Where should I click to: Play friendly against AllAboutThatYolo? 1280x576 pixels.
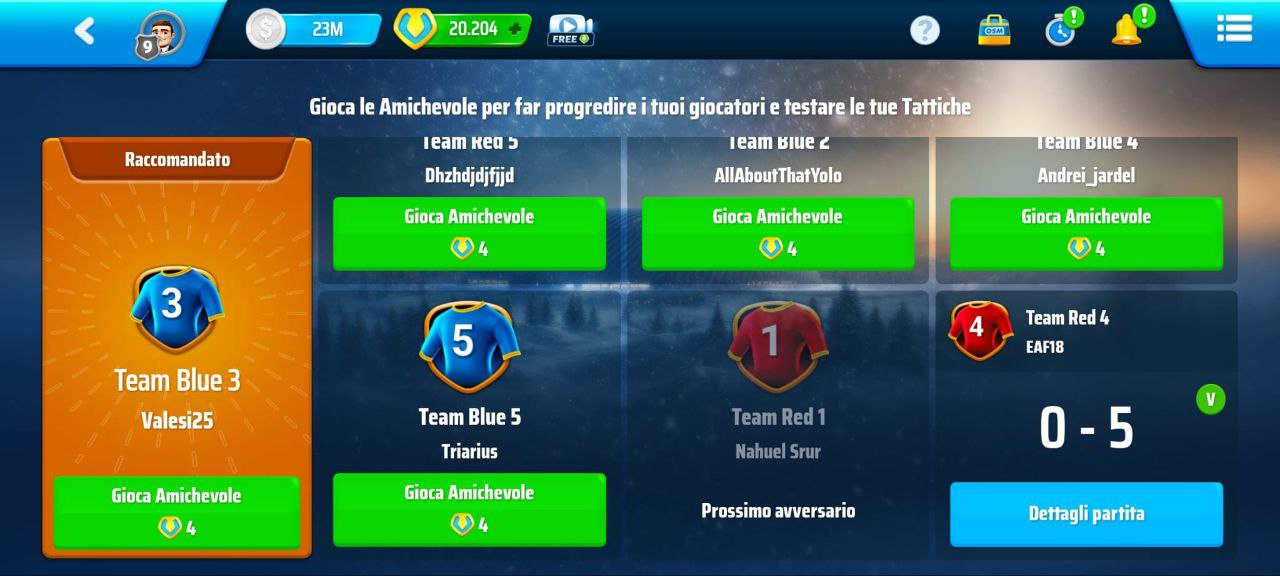[x=777, y=232]
